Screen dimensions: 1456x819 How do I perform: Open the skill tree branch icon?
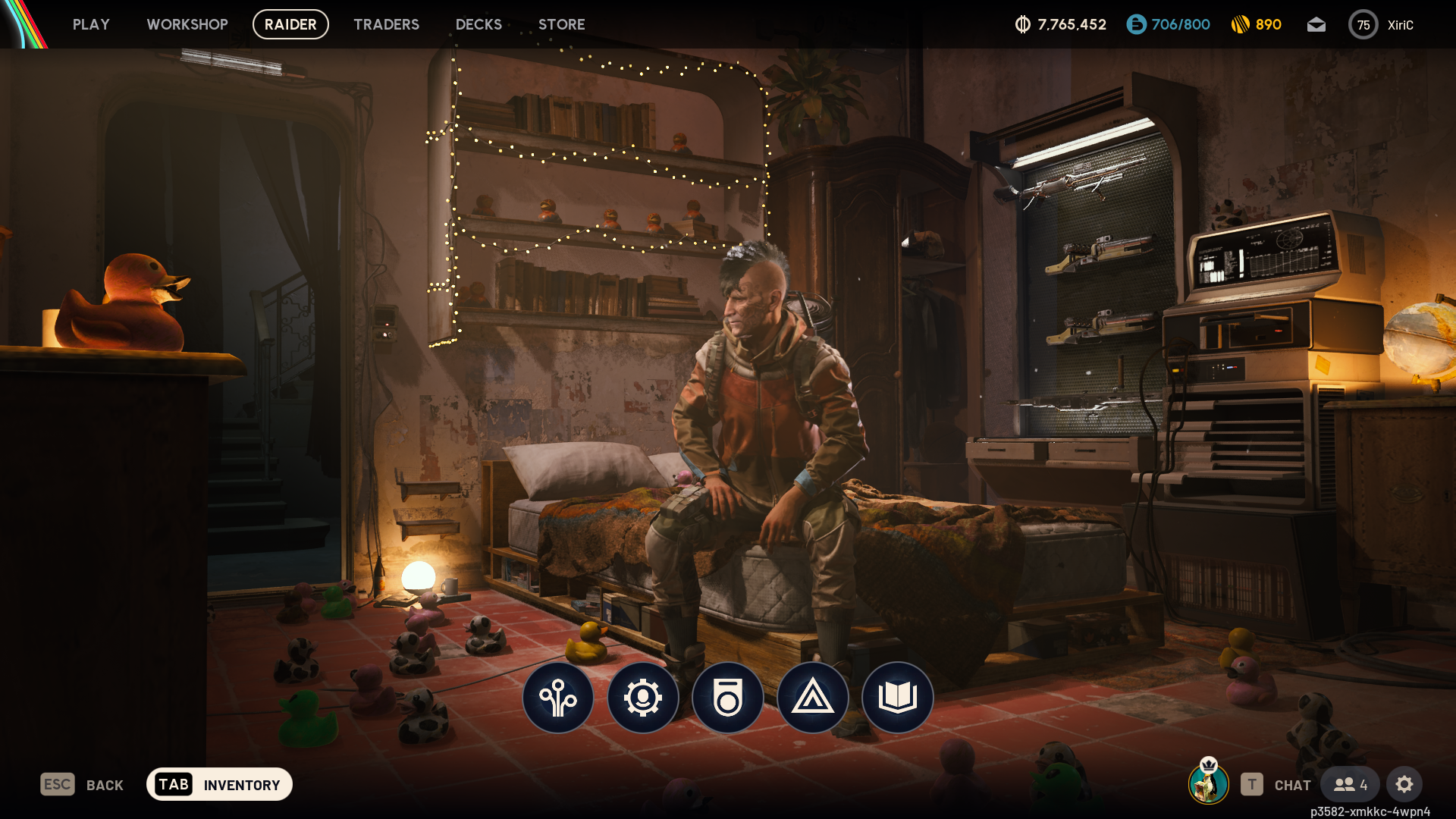pos(558,698)
